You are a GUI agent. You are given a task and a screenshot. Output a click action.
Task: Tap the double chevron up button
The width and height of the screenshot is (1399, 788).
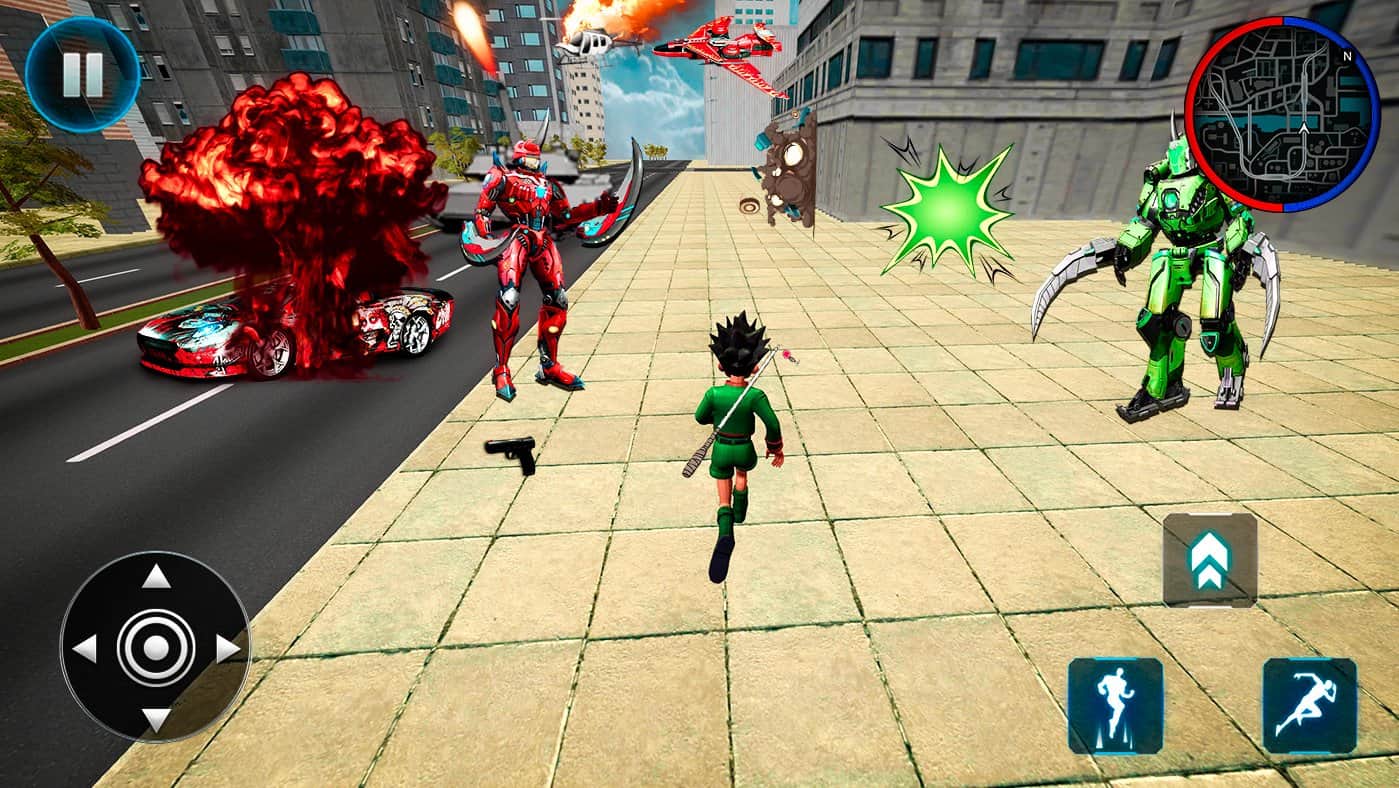[1209, 561]
